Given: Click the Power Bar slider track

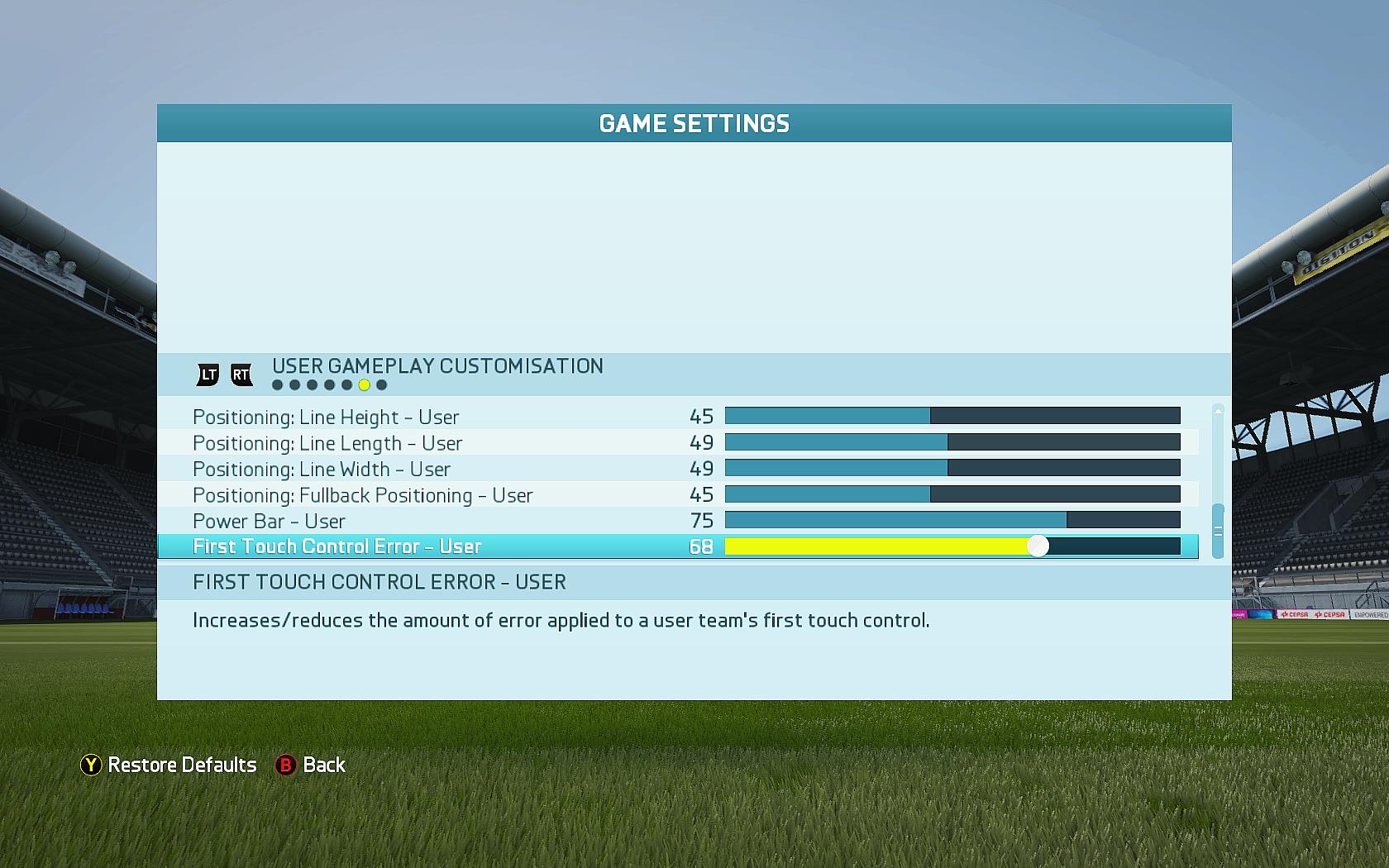Looking at the screenshot, I should pyautogui.click(x=952, y=520).
